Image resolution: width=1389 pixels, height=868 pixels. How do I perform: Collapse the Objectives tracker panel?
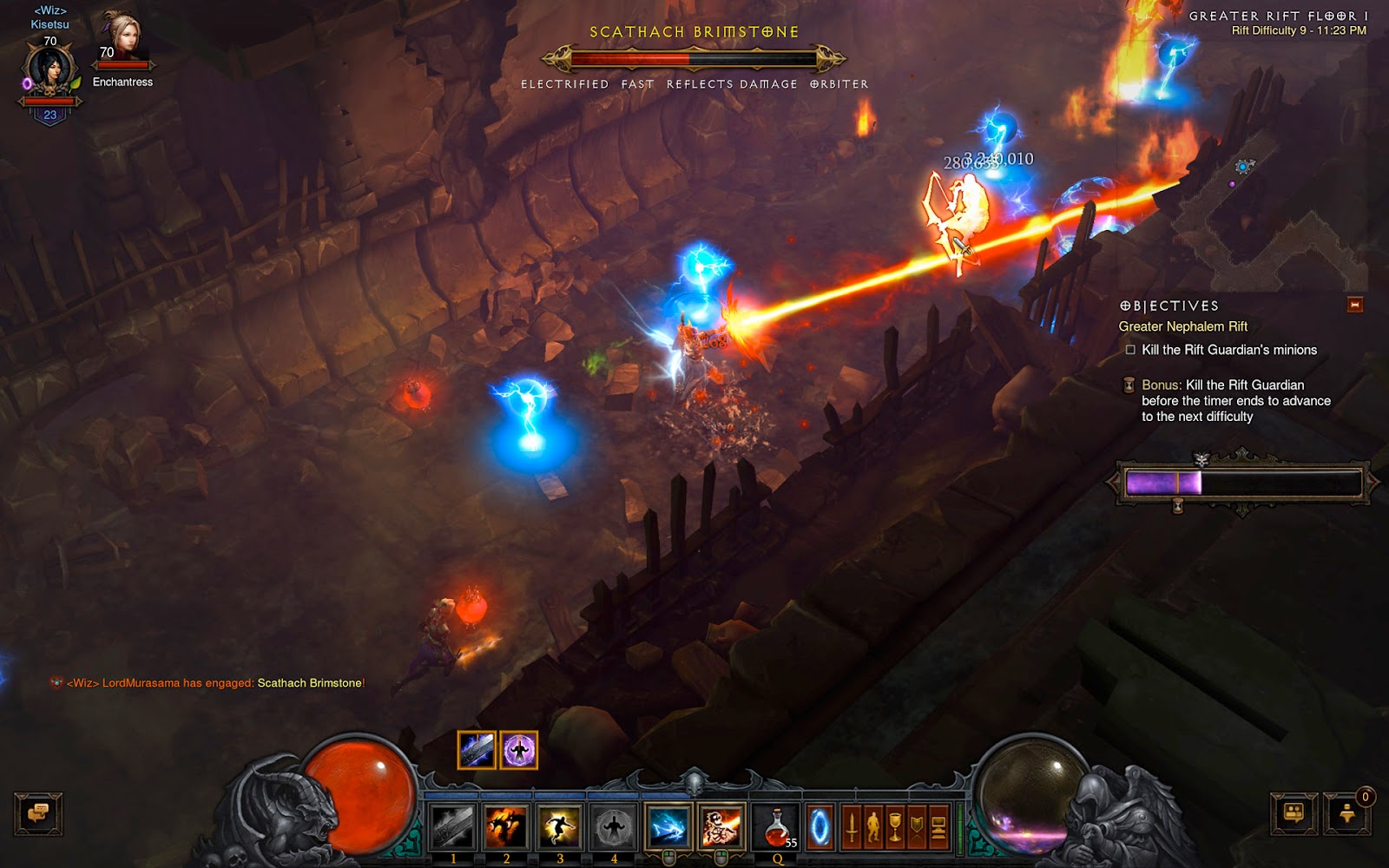(1355, 305)
